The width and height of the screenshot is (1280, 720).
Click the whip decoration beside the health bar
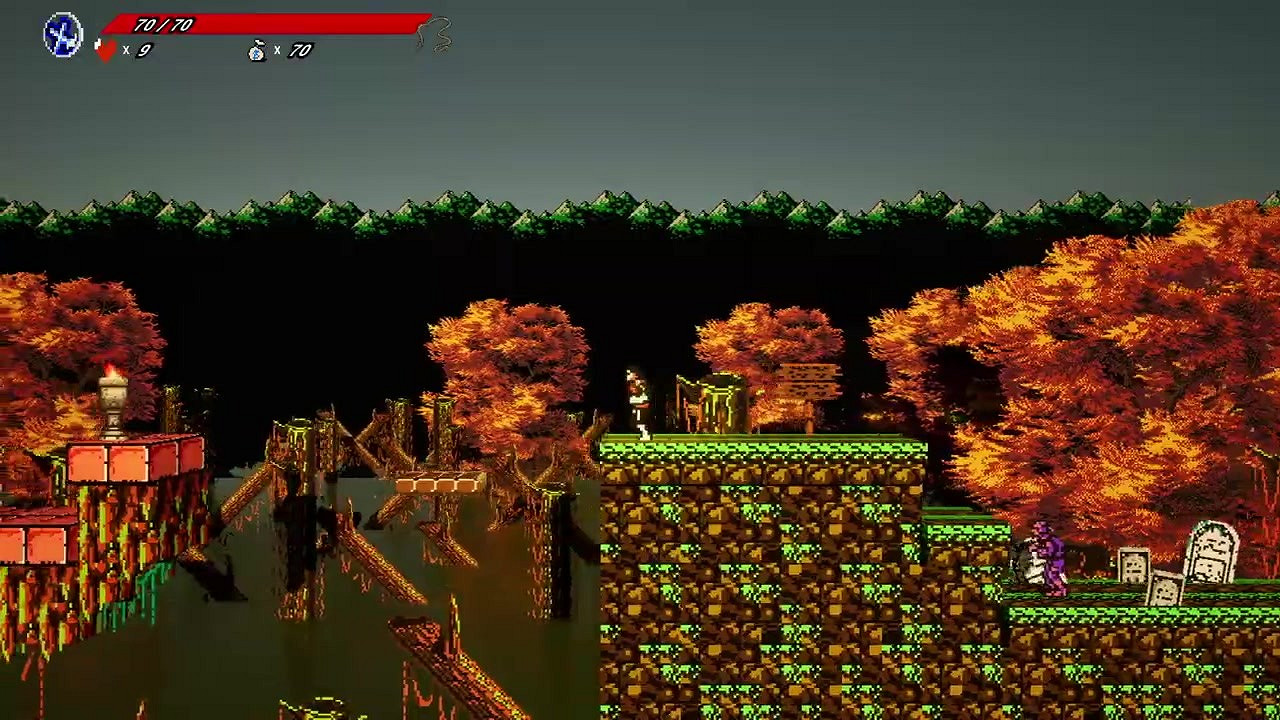pyautogui.click(x=432, y=32)
